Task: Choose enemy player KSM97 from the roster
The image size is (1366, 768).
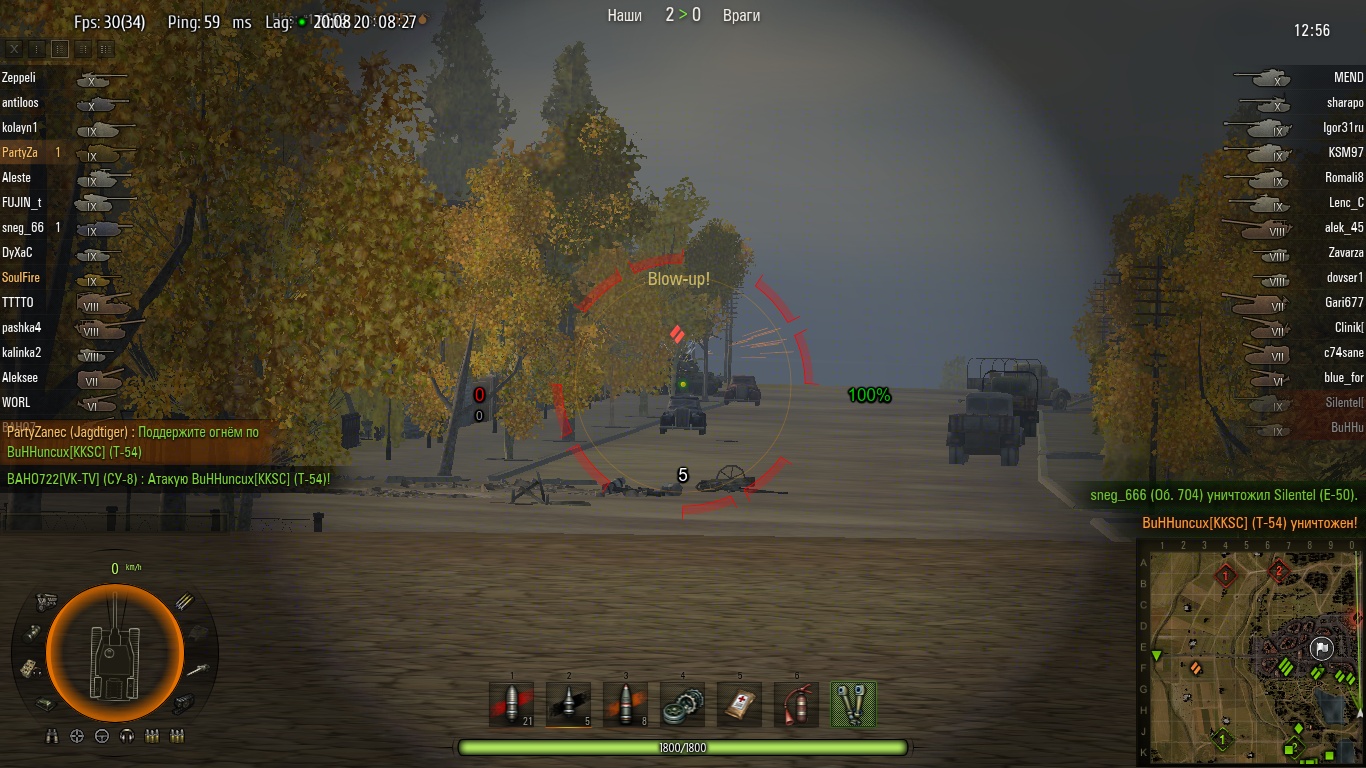Action: pos(1346,153)
